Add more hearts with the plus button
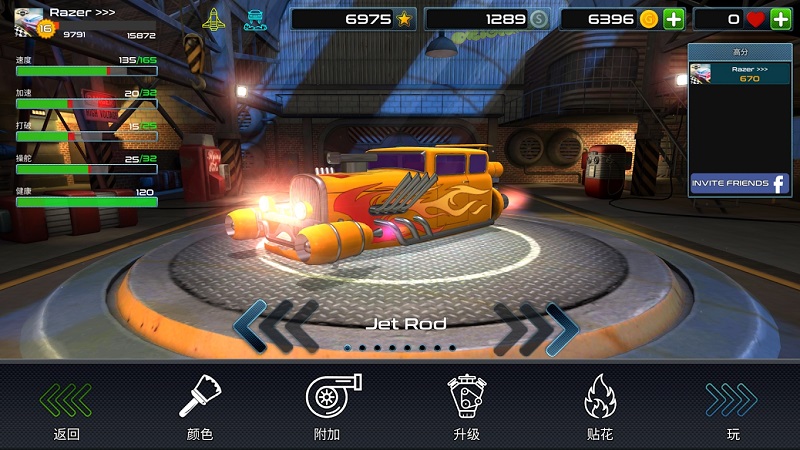800x450 pixels. point(780,19)
